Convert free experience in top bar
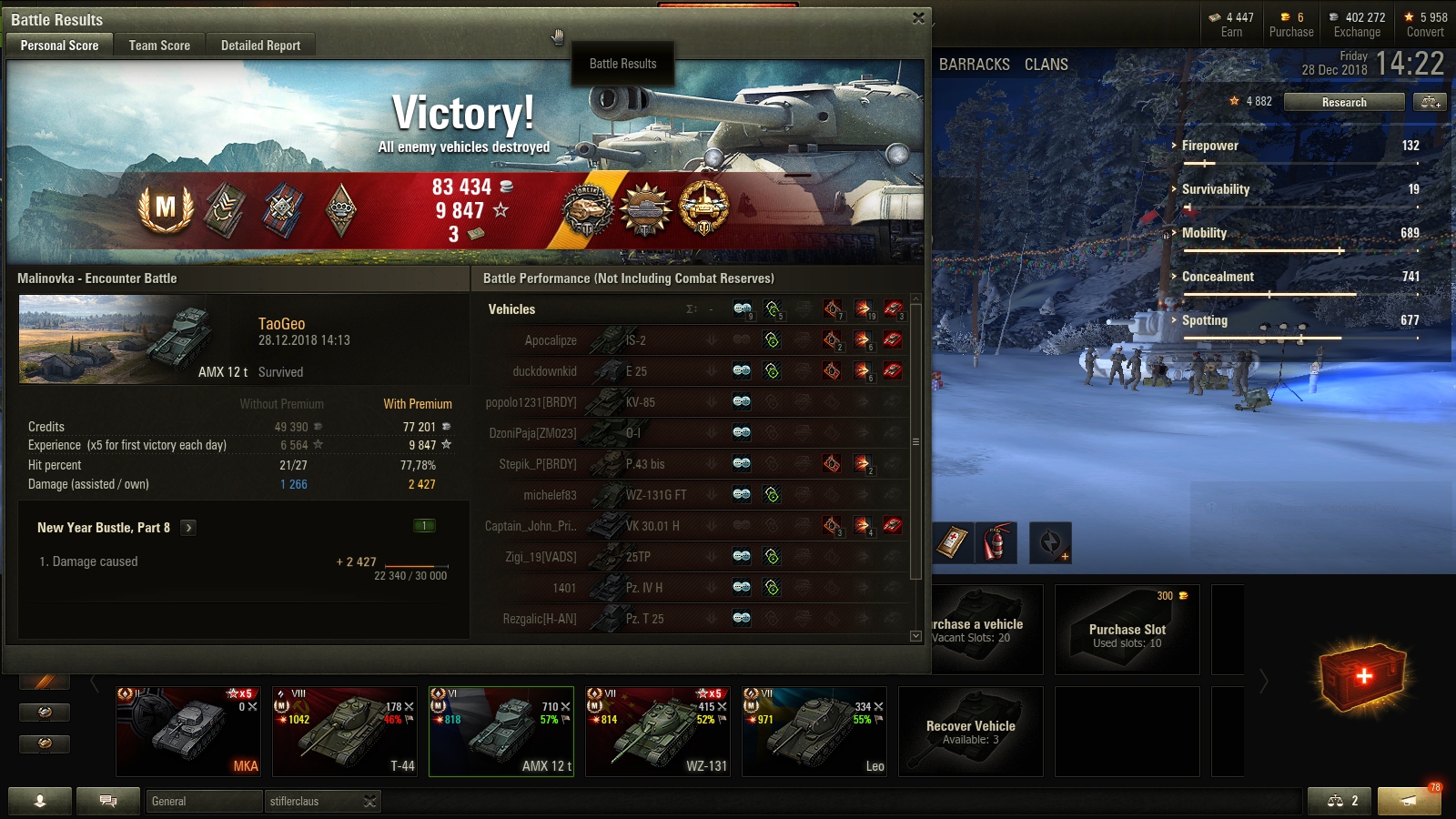Image resolution: width=1456 pixels, height=819 pixels. pos(1425,25)
